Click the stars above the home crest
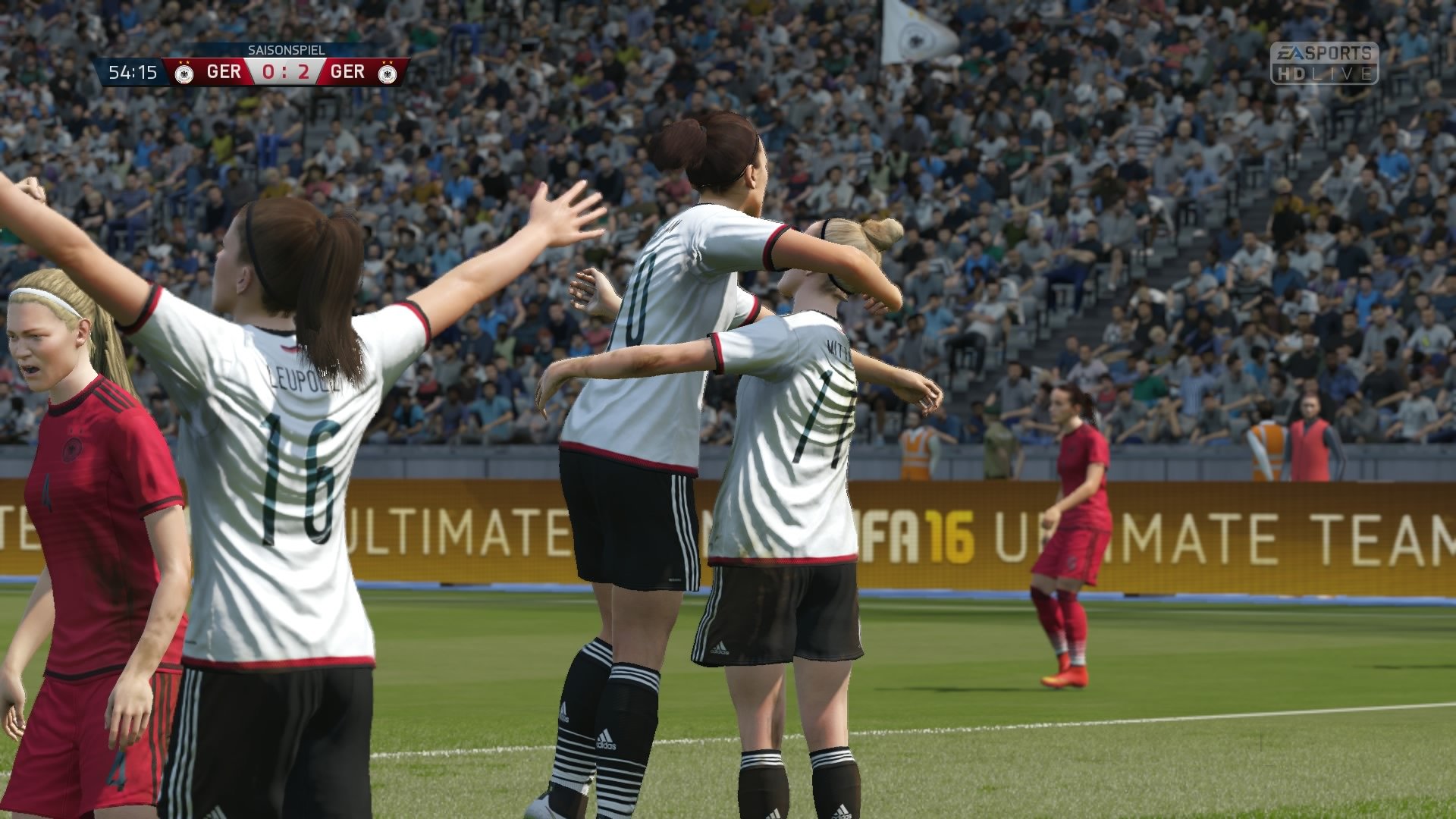This screenshot has width=1456, height=819. coord(184,62)
